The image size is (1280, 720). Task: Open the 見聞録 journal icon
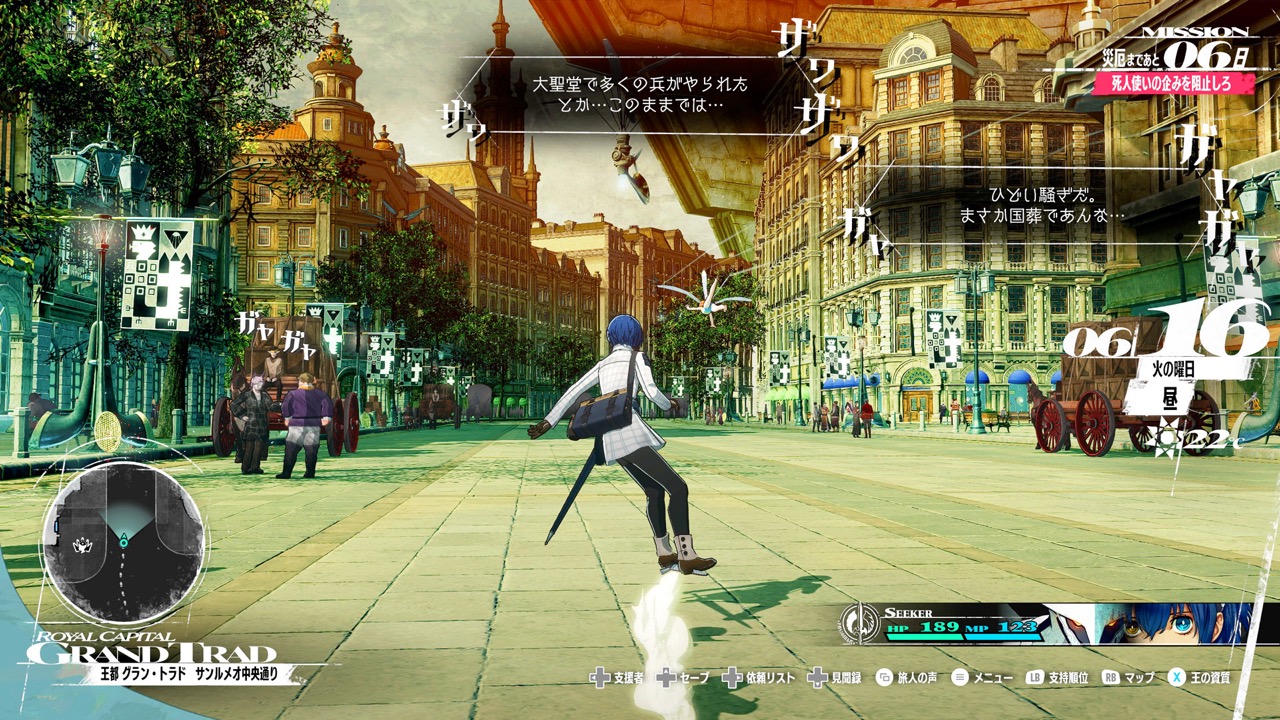(x=818, y=678)
